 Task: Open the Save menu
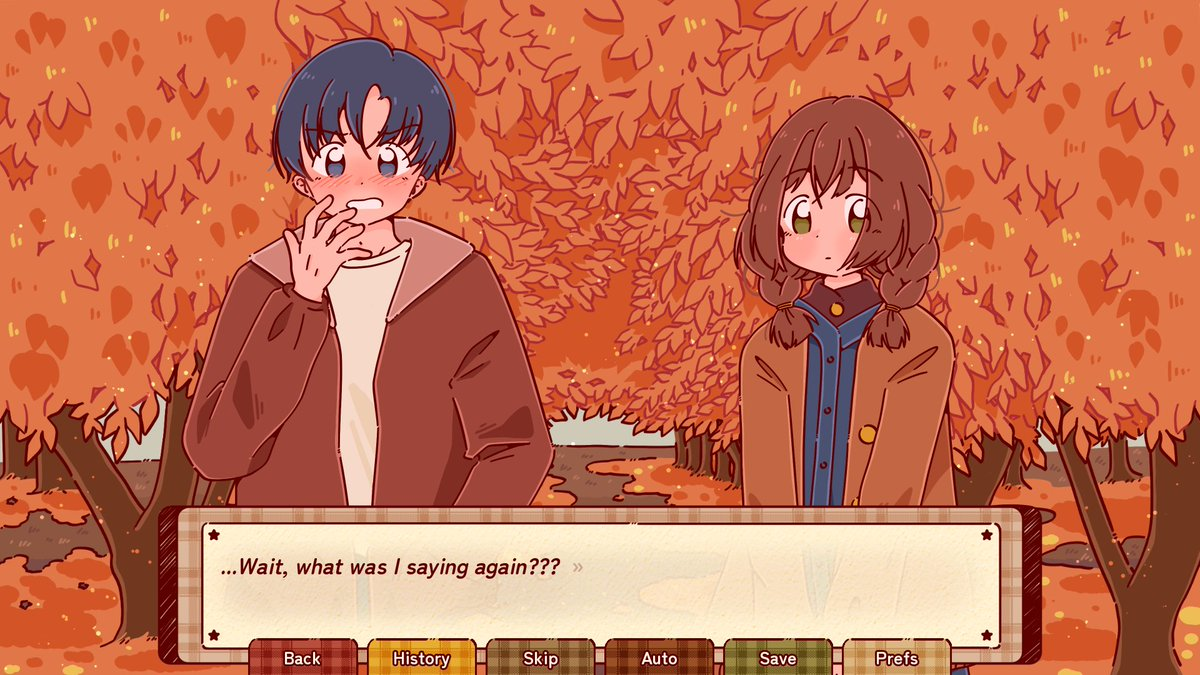[777, 658]
